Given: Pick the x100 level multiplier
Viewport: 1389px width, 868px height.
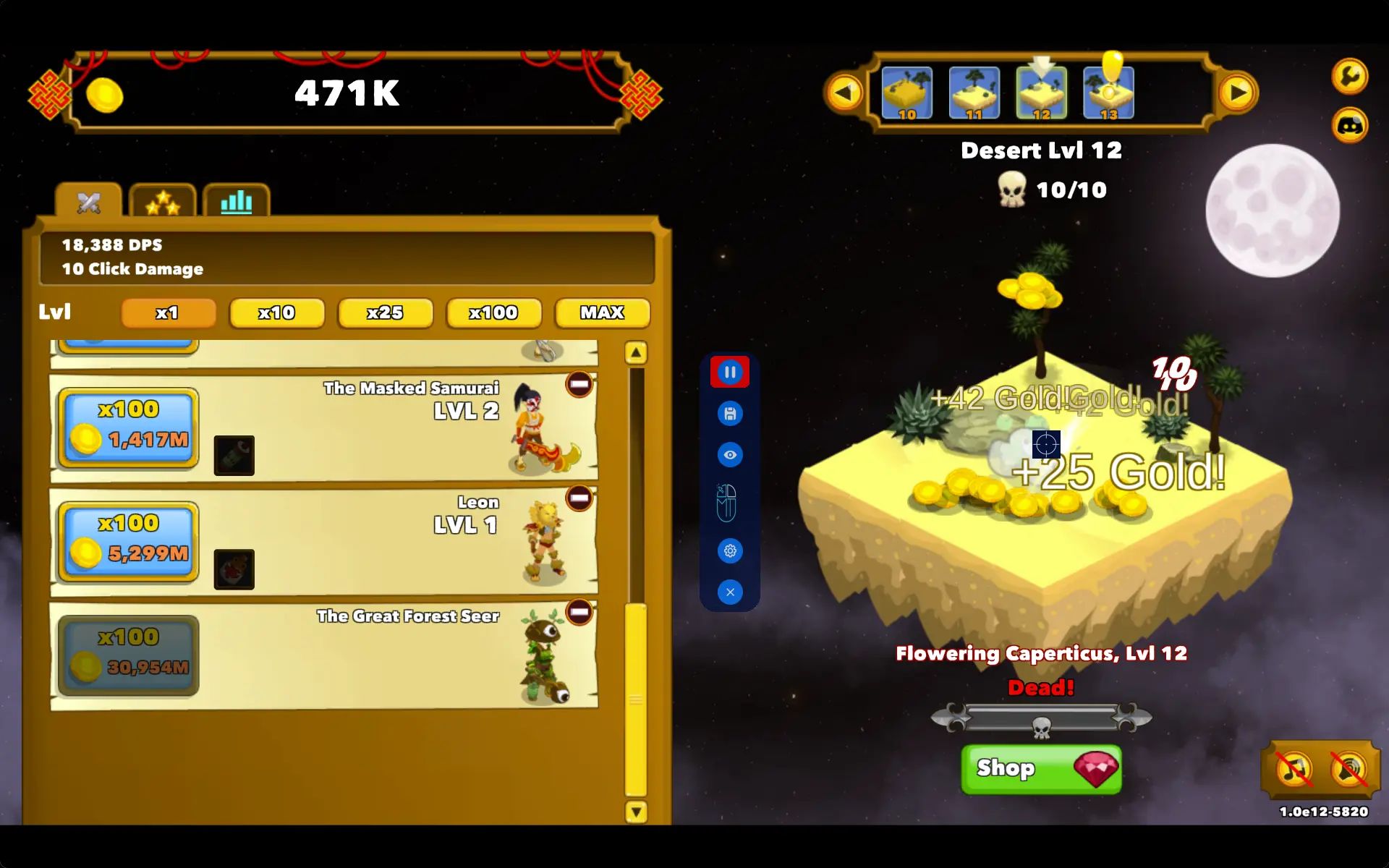Looking at the screenshot, I should click(x=493, y=313).
